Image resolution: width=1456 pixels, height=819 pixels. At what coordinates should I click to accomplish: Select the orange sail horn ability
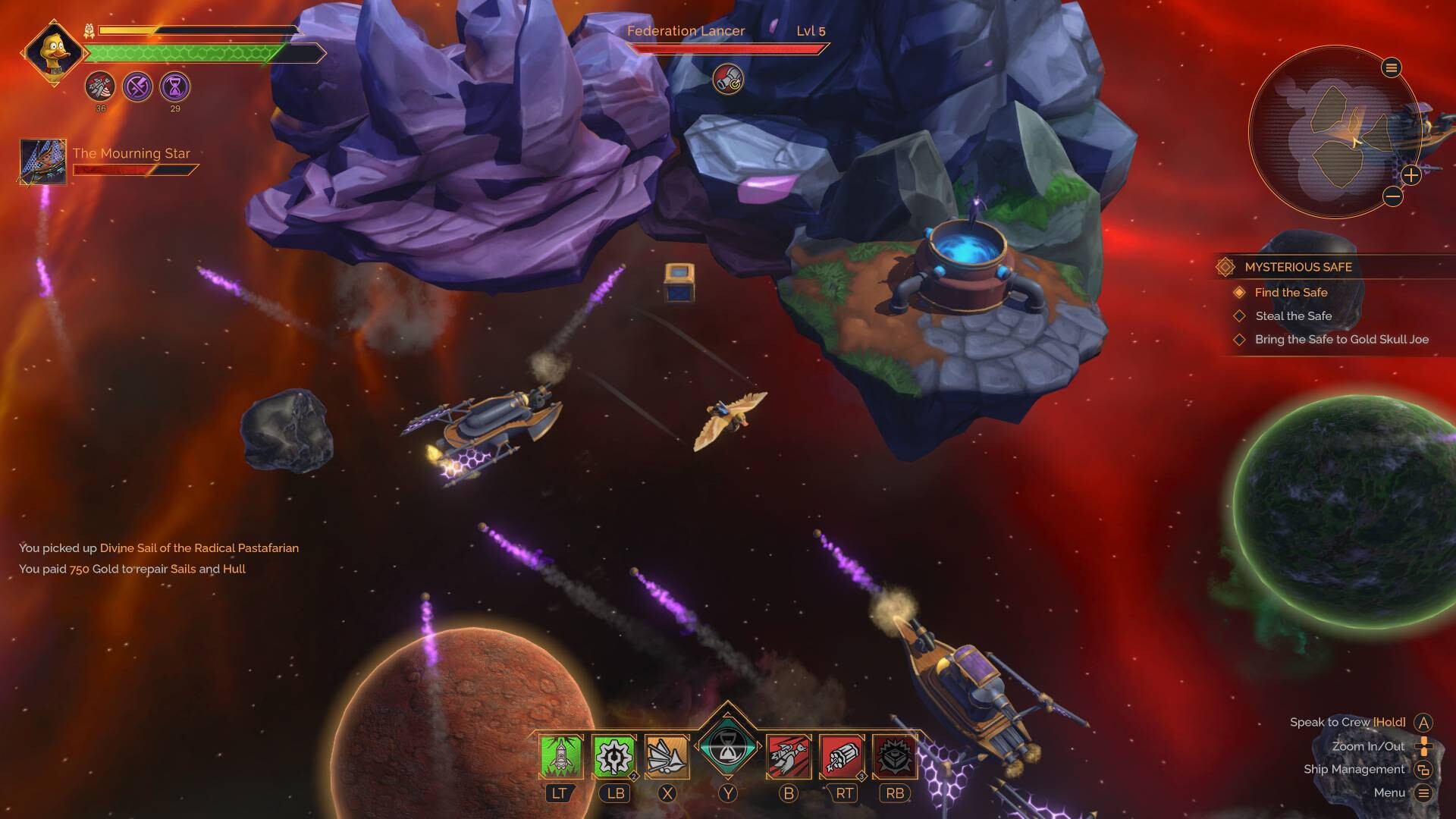coord(667,756)
